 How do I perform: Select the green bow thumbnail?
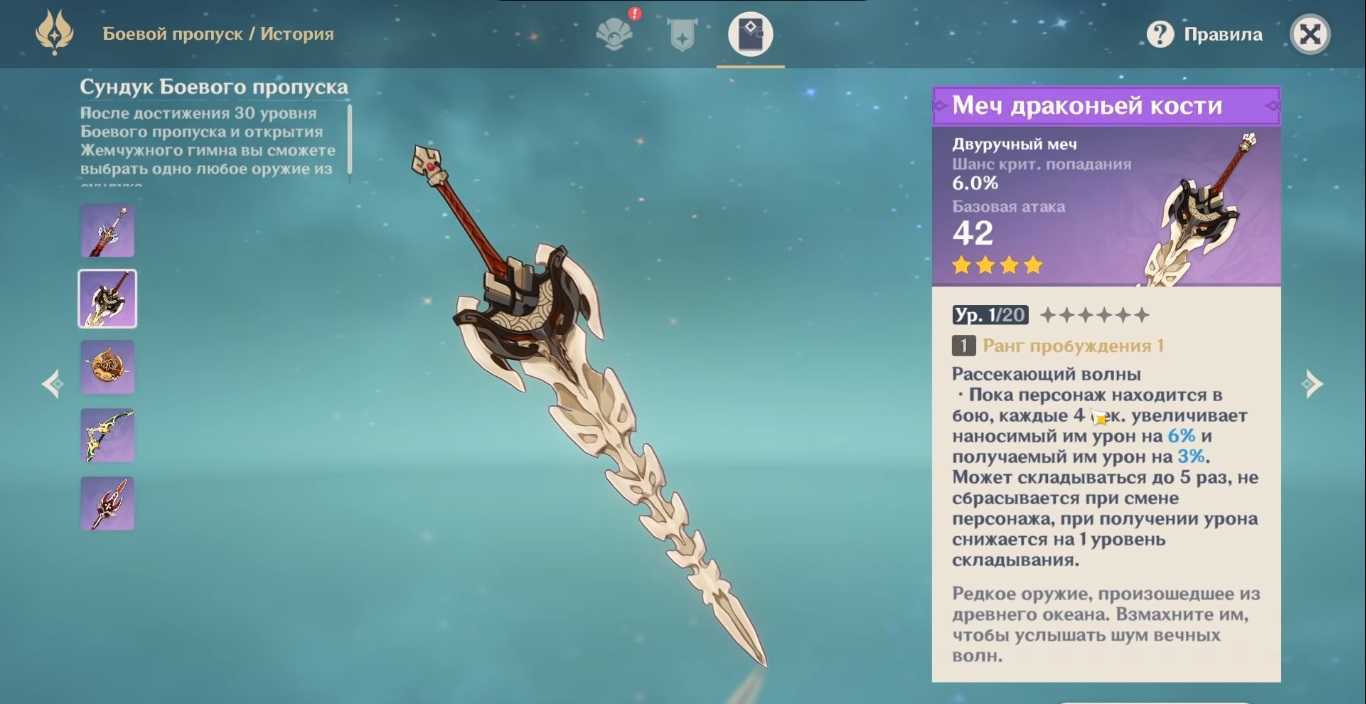[x=108, y=435]
